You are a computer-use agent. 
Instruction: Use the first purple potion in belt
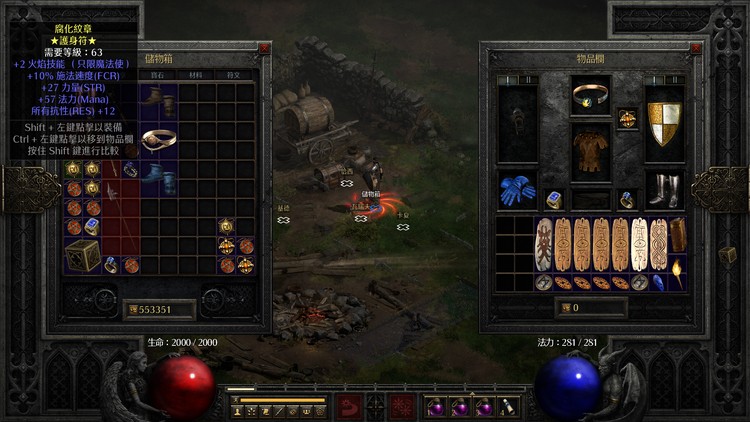click(437, 408)
